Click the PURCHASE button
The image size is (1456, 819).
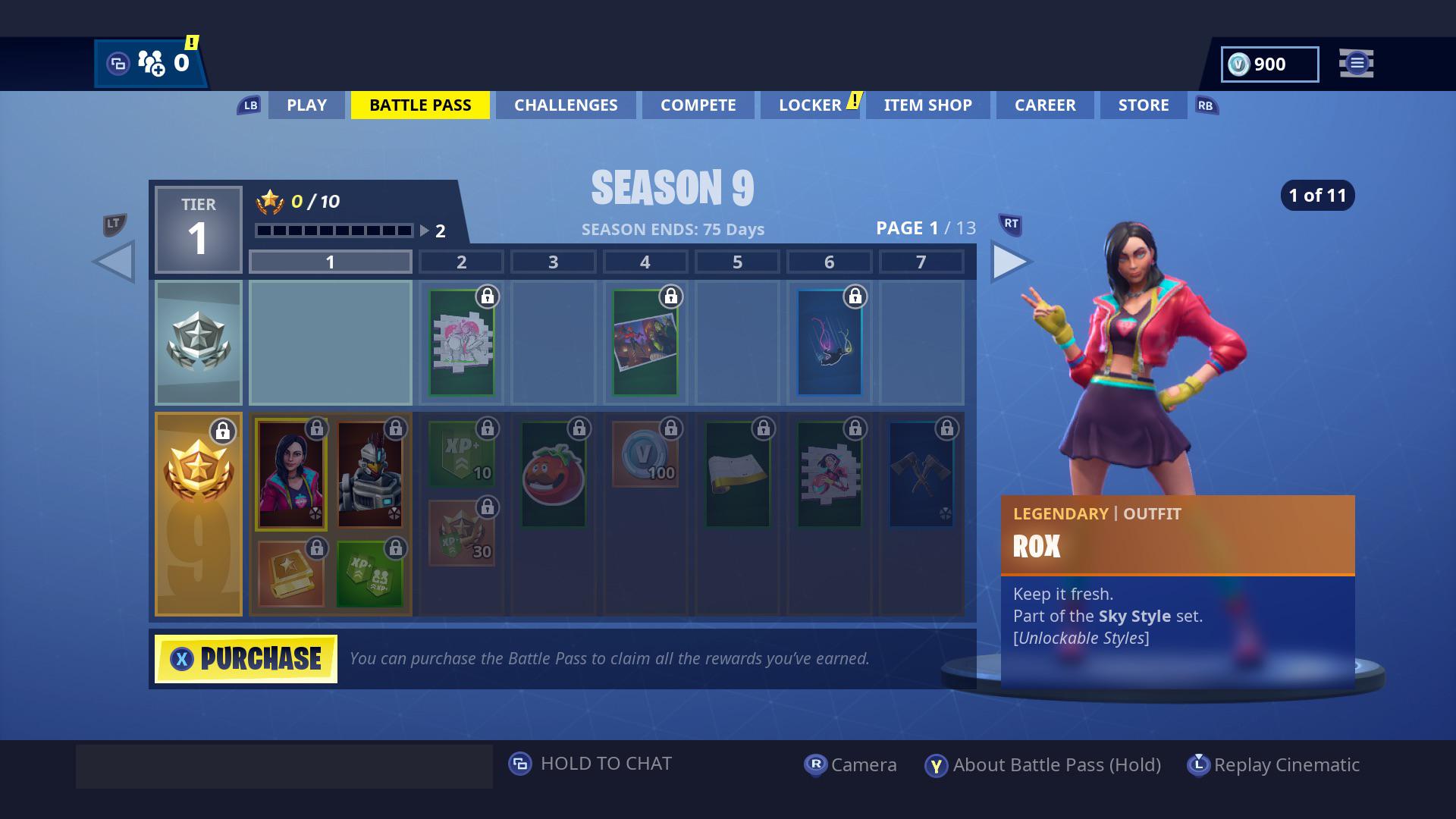(244, 657)
